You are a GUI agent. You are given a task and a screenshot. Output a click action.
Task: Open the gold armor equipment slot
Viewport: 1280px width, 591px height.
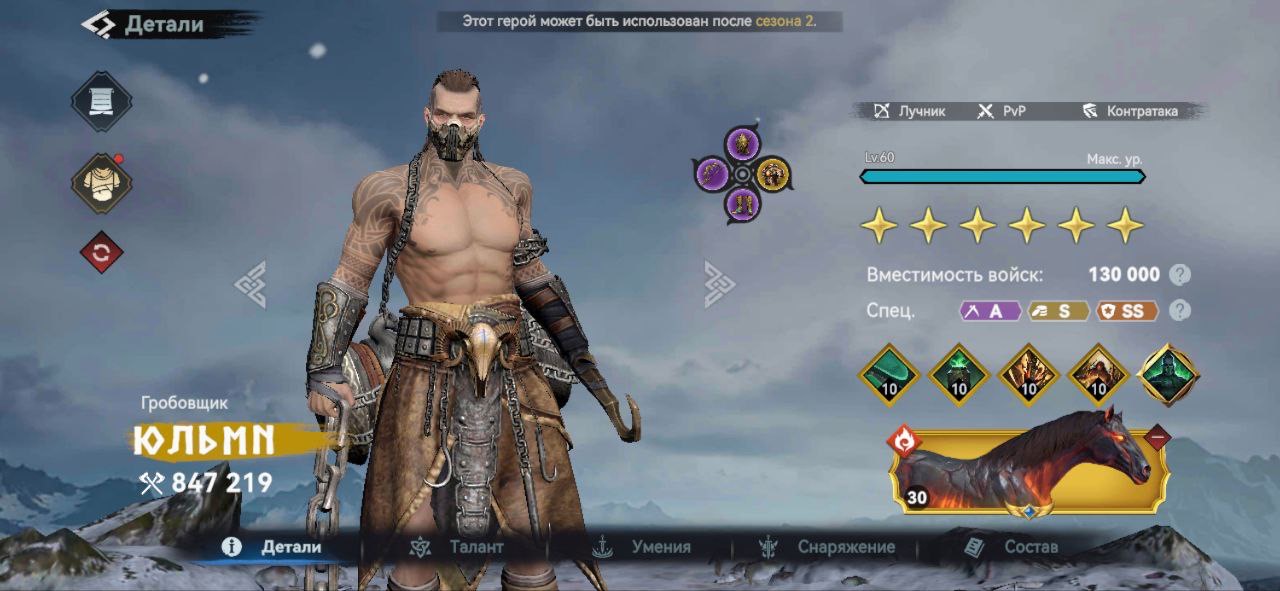[x=772, y=175]
